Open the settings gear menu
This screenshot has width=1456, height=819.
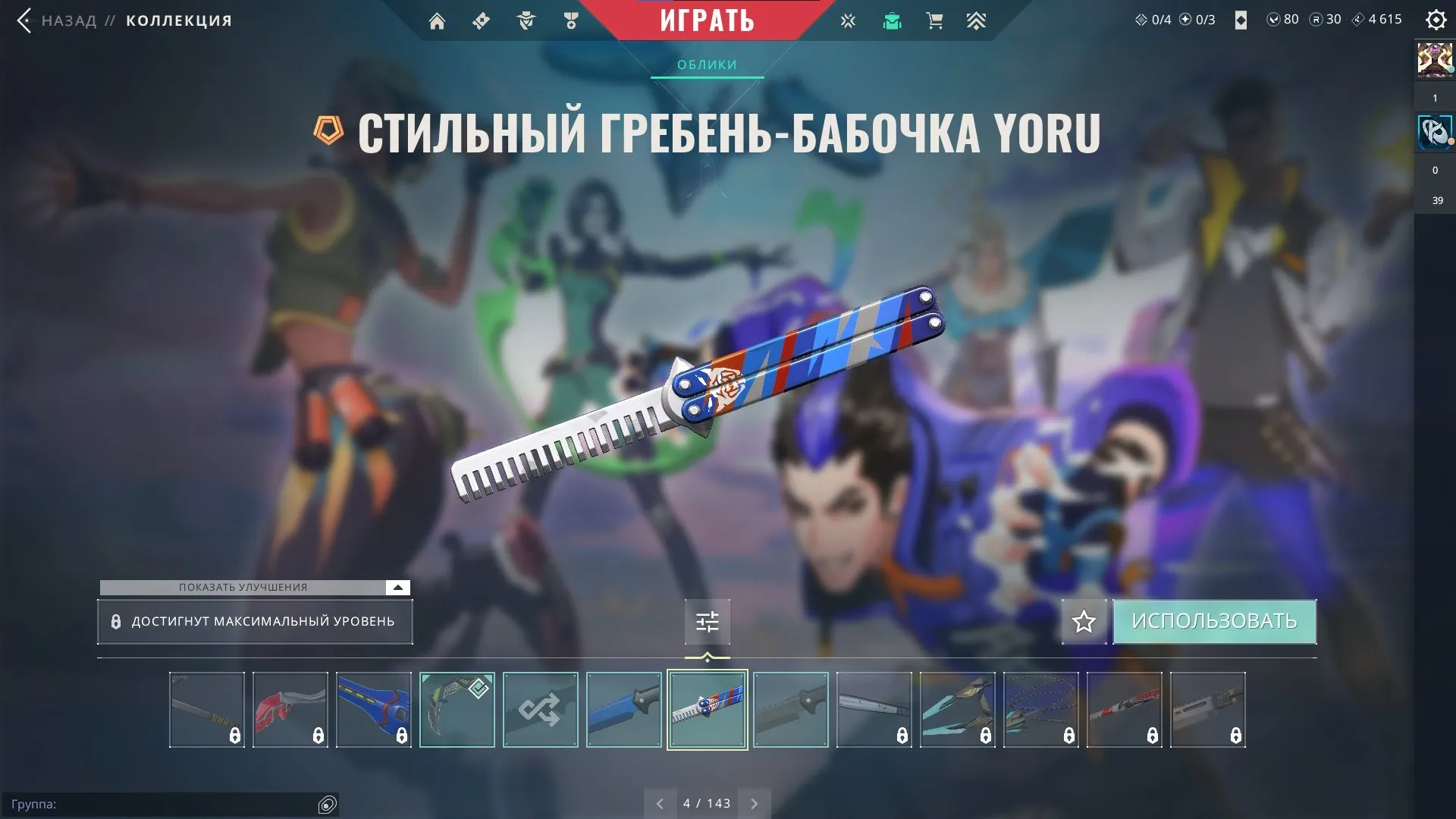1437,20
